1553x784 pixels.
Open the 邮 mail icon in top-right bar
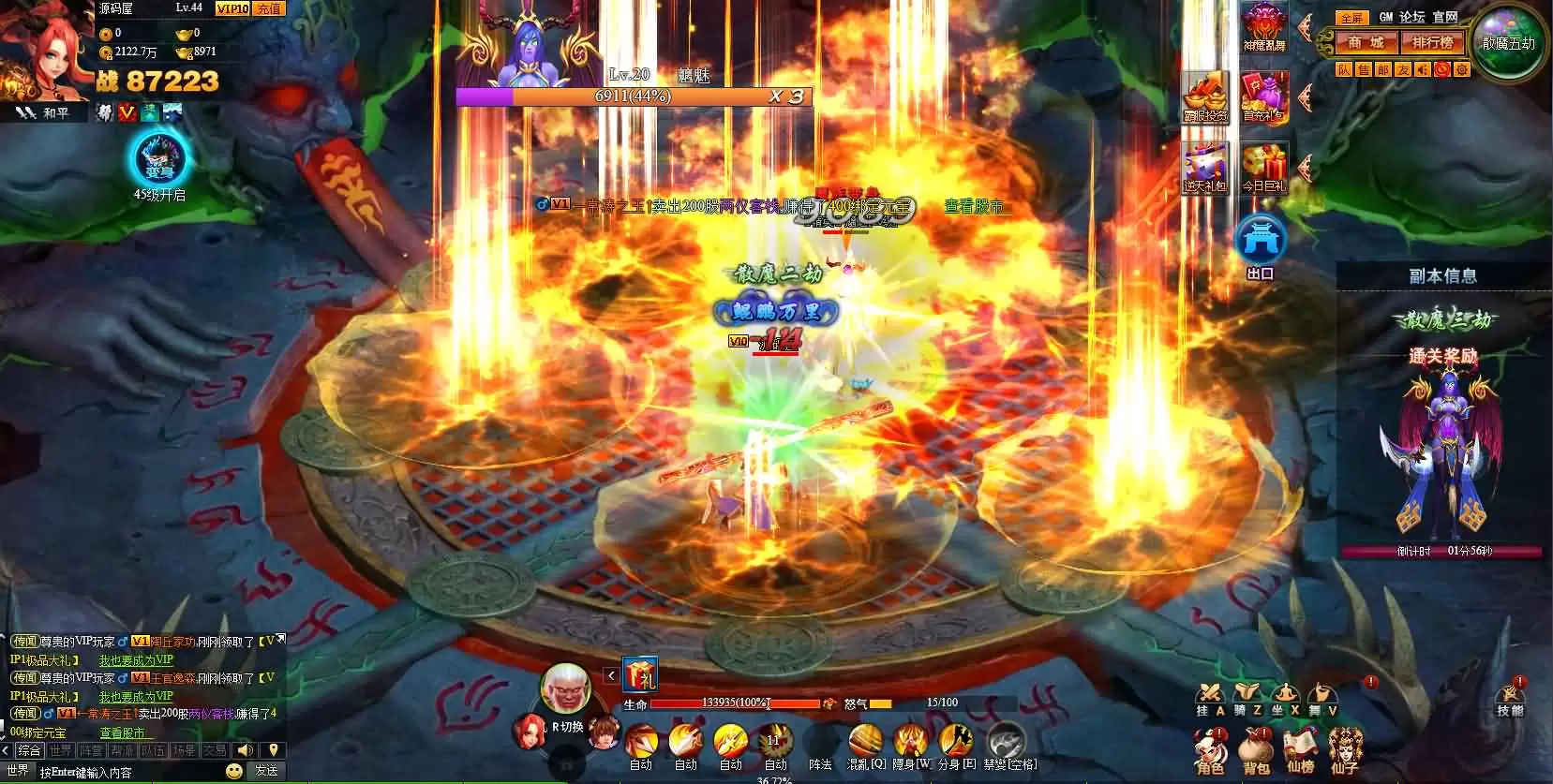1383,69
